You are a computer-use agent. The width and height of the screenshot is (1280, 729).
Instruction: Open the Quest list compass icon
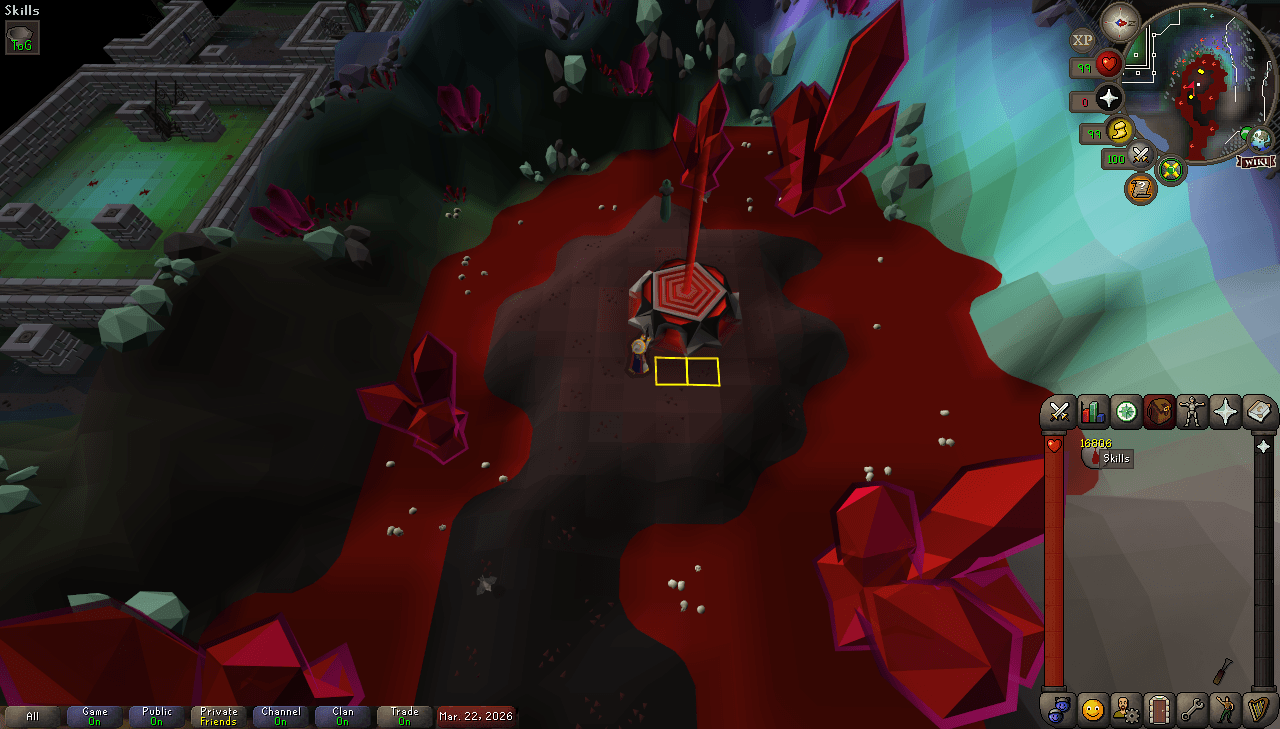[x=1125, y=411]
